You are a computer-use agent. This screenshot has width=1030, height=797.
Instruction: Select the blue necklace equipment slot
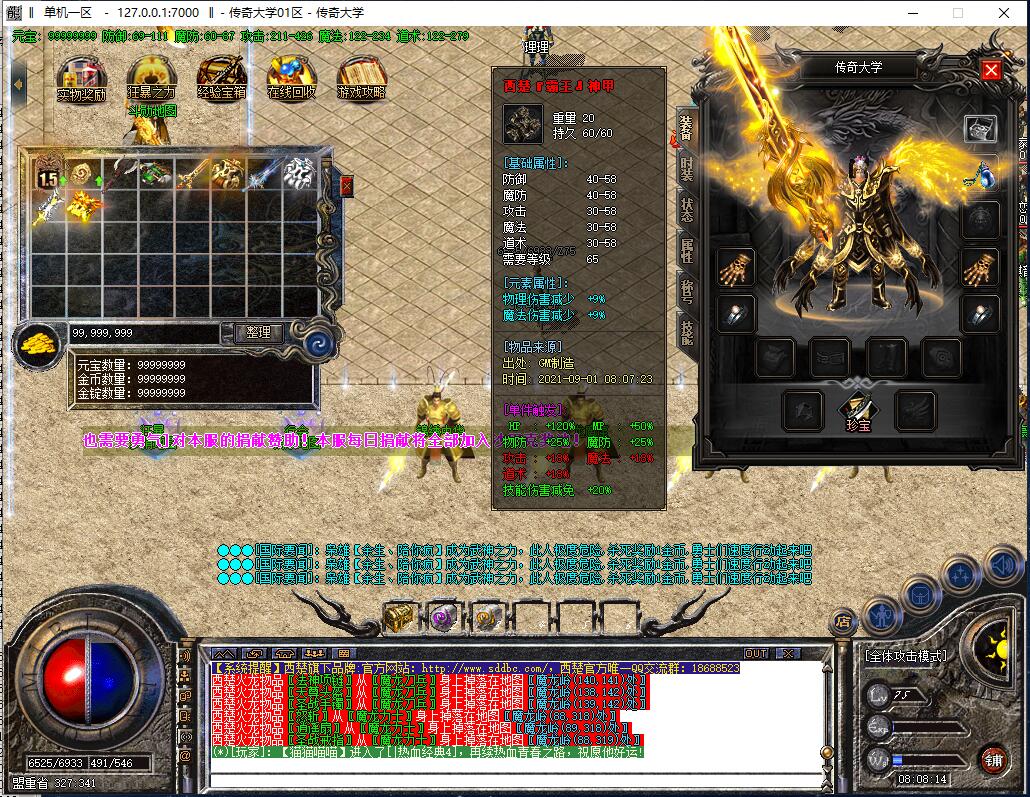click(979, 173)
